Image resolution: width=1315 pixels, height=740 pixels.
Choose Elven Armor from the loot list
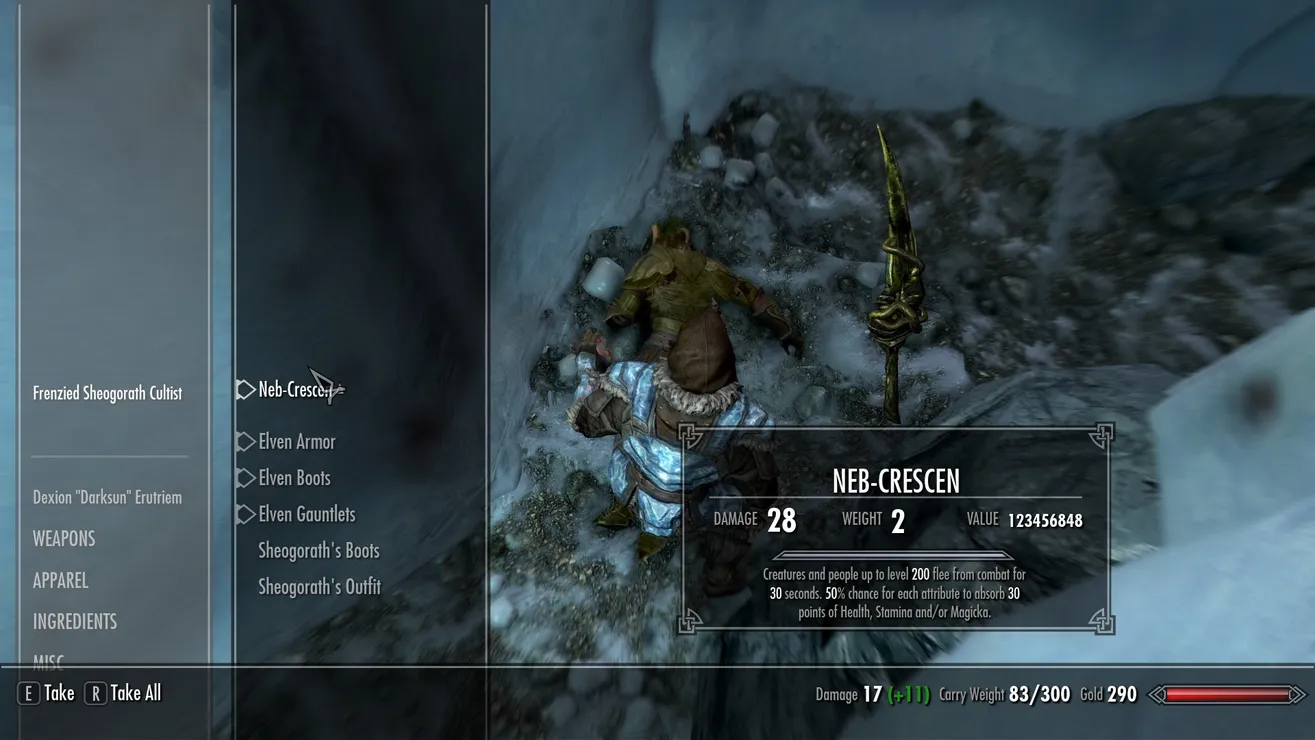[x=296, y=442]
